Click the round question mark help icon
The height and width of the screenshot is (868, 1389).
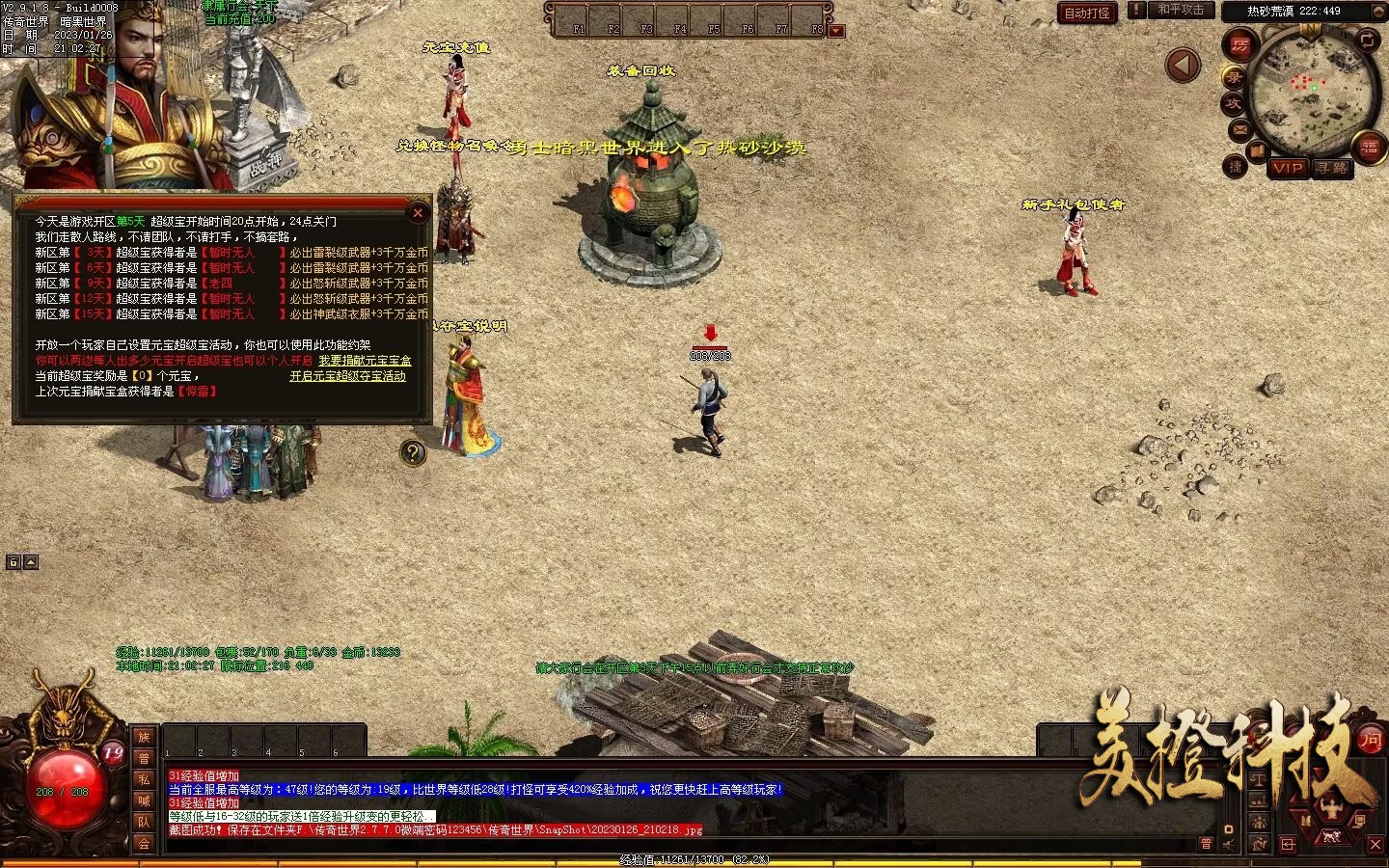413,452
